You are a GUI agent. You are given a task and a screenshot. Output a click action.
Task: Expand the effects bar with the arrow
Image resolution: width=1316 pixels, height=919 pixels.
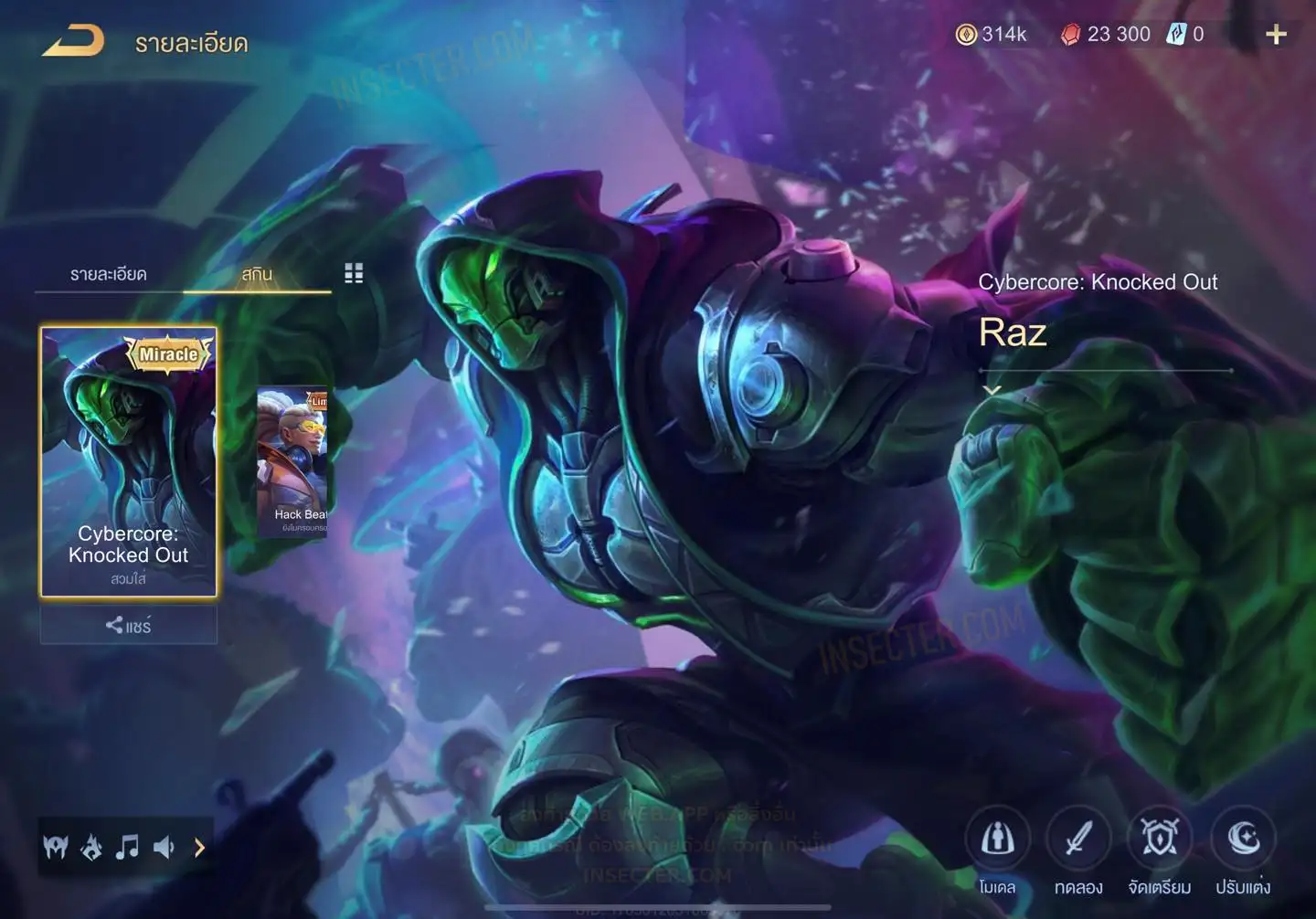[199, 848]
